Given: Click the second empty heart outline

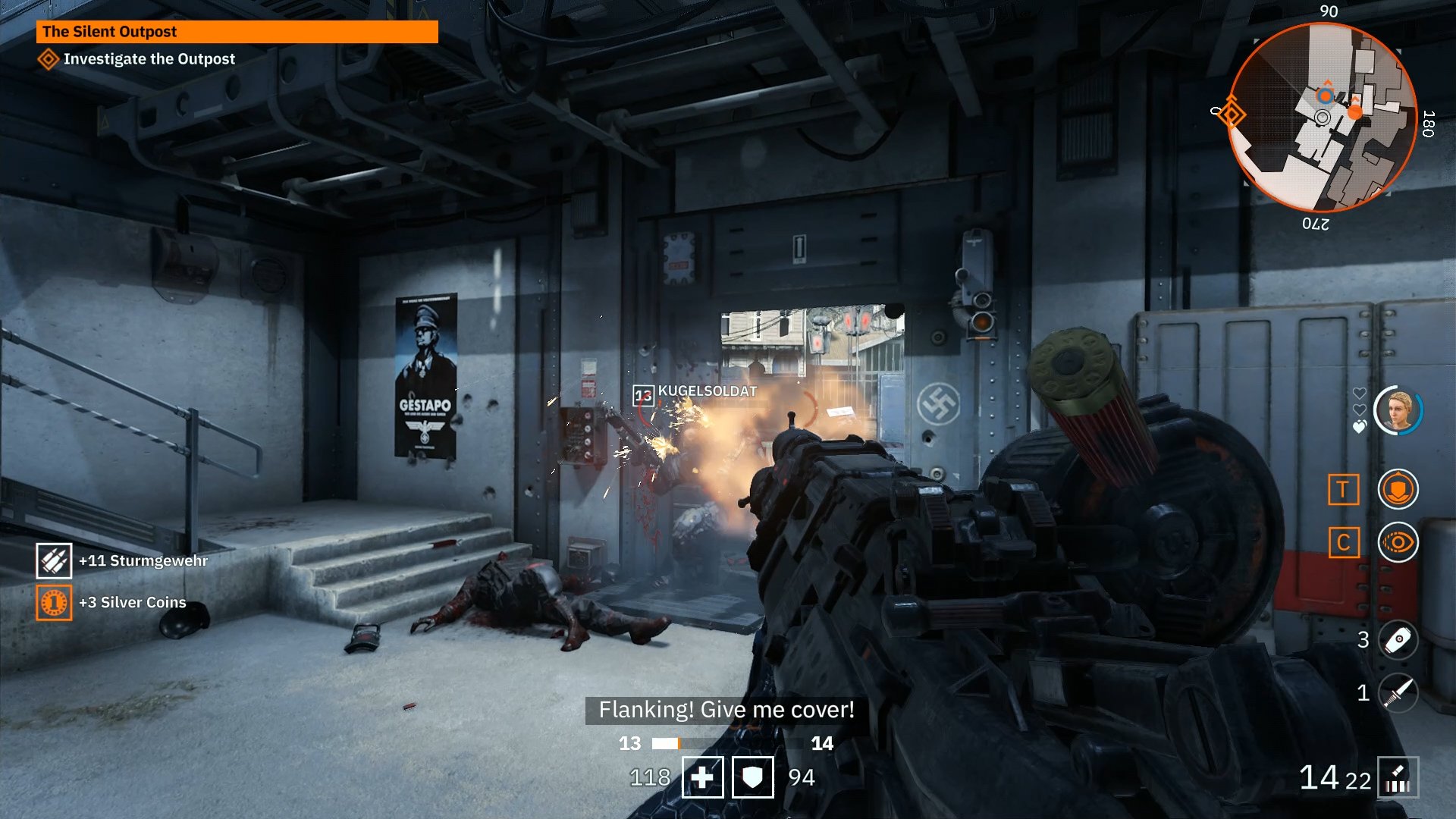Looking at the screenshot, I should 1360,409.
